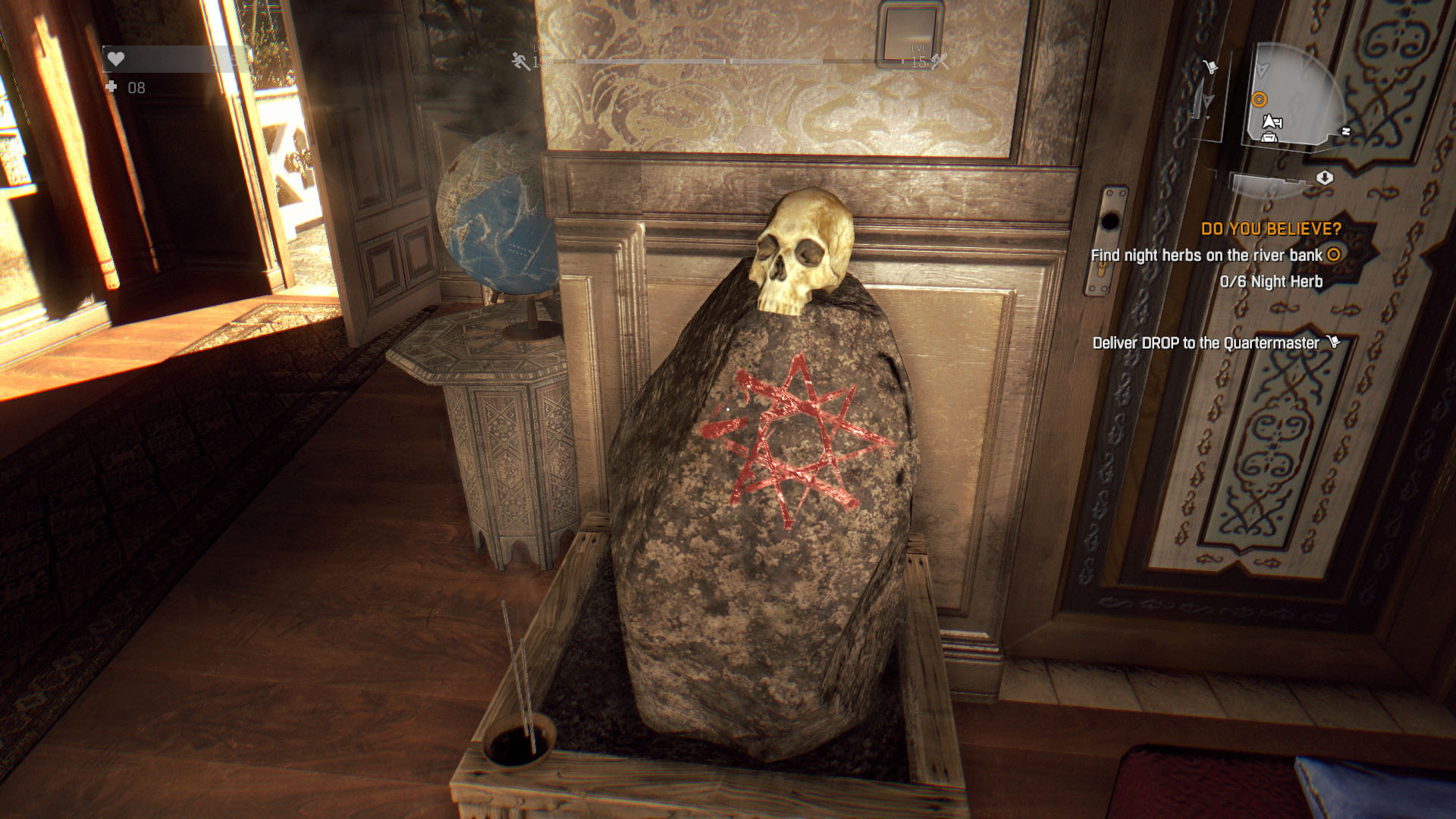Choose the "Deliver DROP to the Quartermaster" objective
1456x819 pixels.
tap(1206, 343)
